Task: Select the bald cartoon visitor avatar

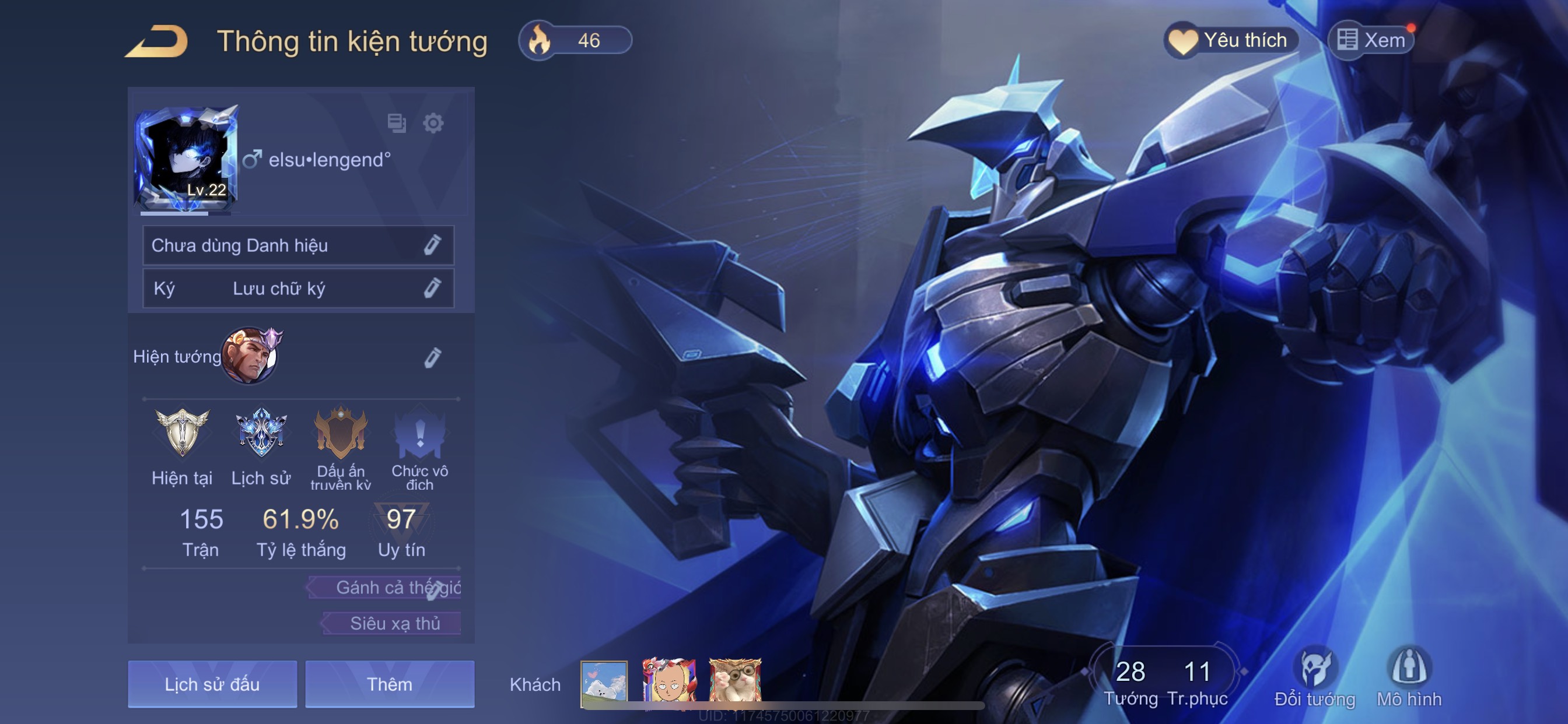Action: 668,683
